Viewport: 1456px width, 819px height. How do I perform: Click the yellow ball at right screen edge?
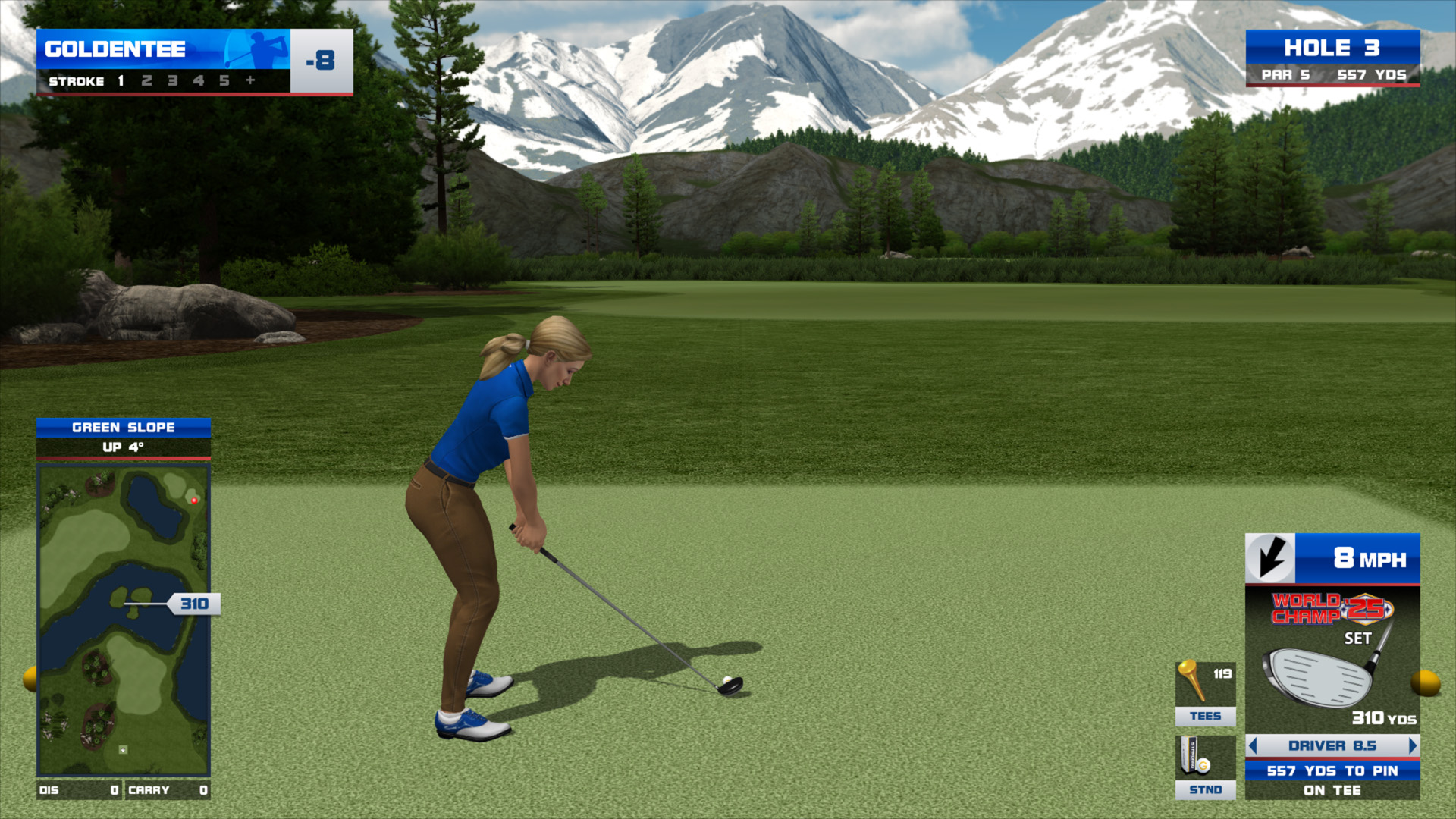(1425, 682)
